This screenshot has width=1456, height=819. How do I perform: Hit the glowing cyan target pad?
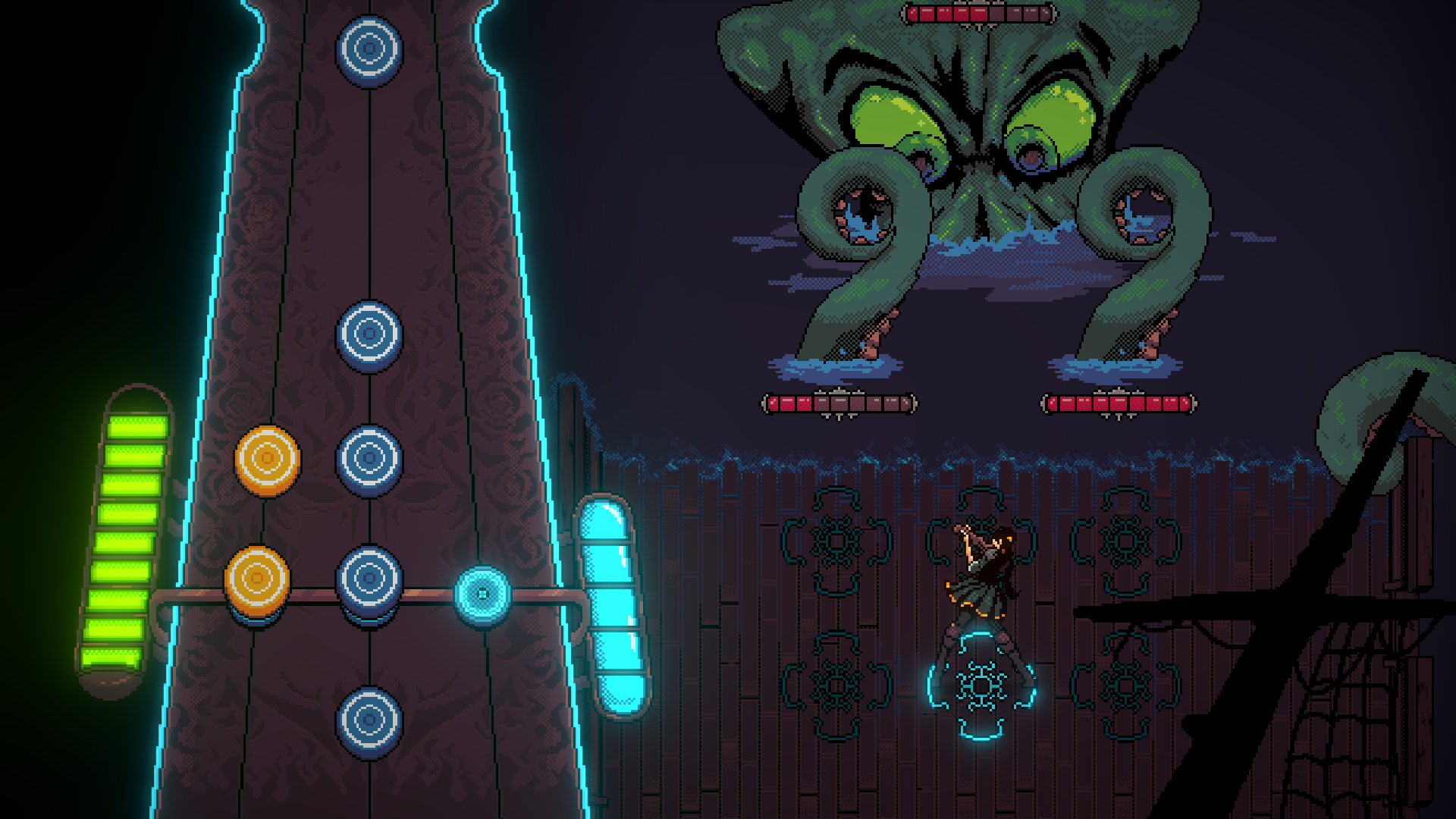click(x=482, y=595)
